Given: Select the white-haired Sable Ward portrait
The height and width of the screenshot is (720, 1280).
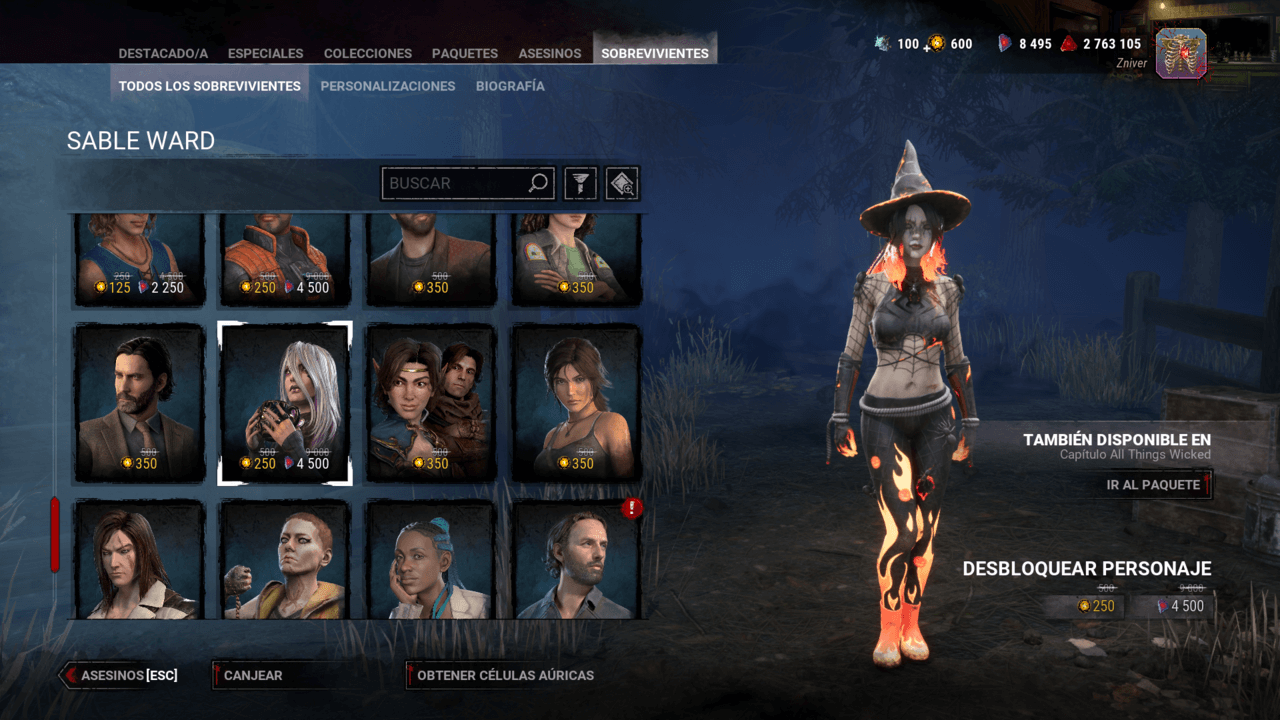Looking at the screenshot, I should point(285,402).
